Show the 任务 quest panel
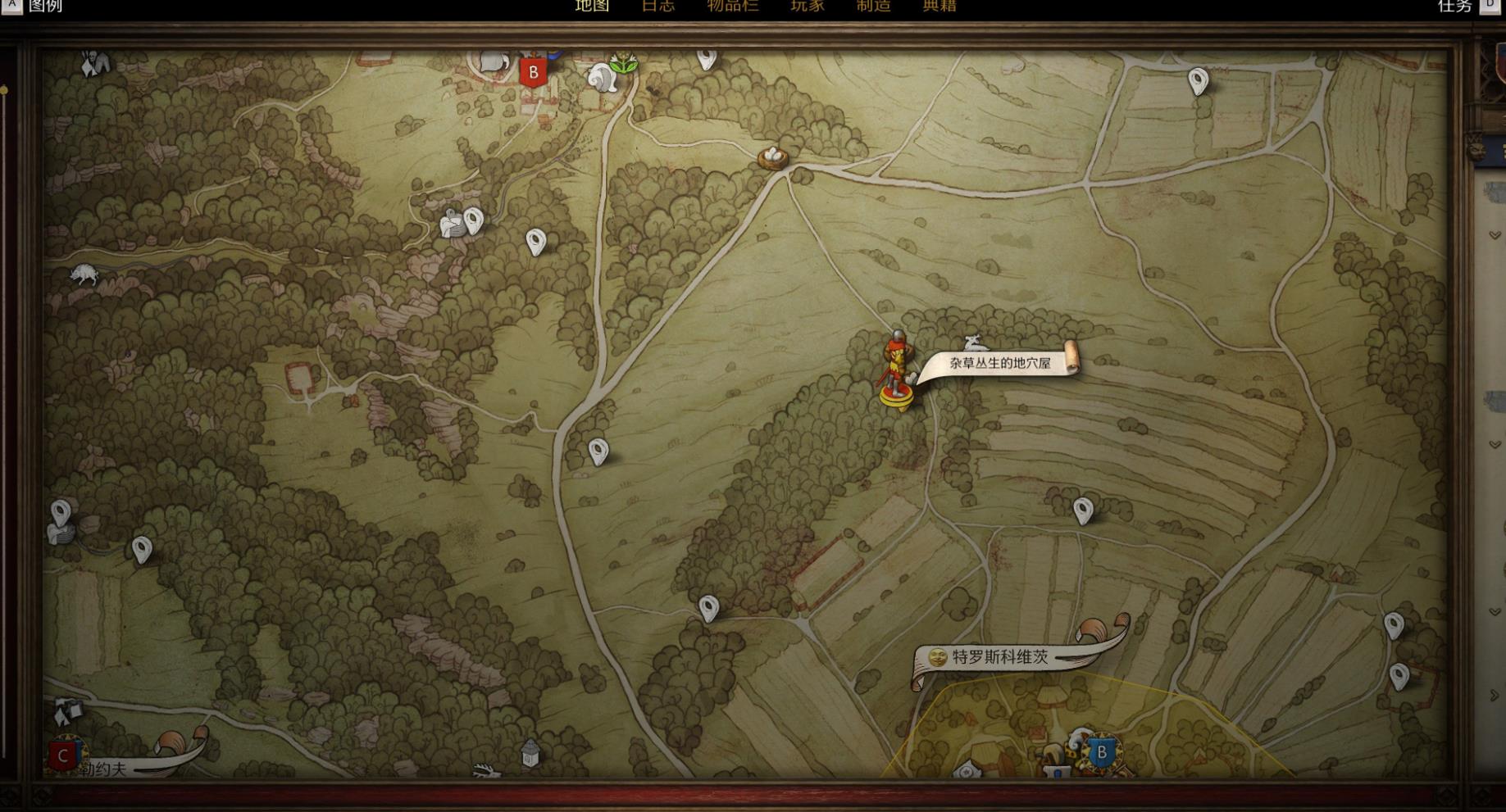1506x812 pixels. (1454, 7)
